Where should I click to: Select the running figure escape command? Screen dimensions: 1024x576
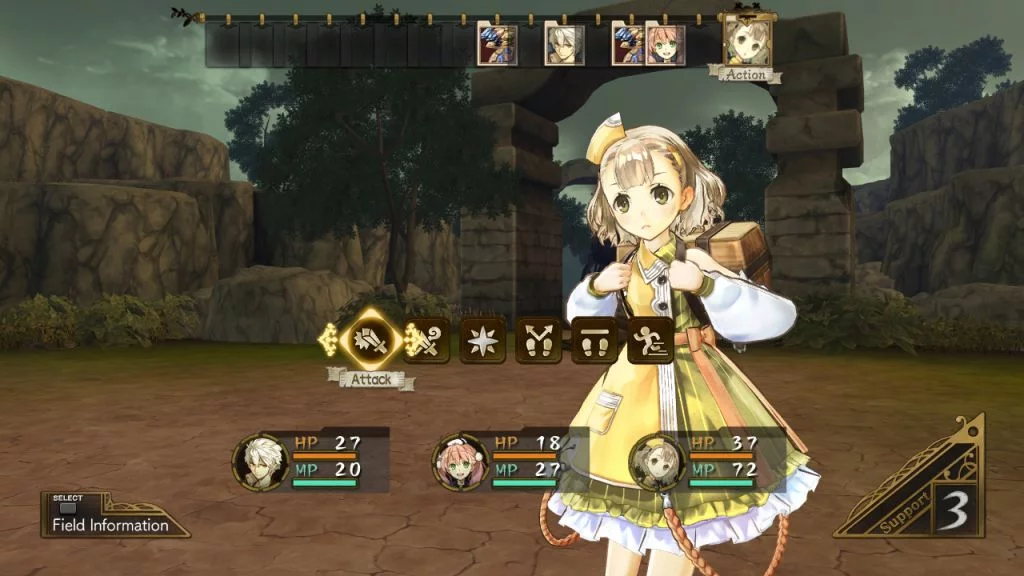pyautogui.click(x=648, y=340)
